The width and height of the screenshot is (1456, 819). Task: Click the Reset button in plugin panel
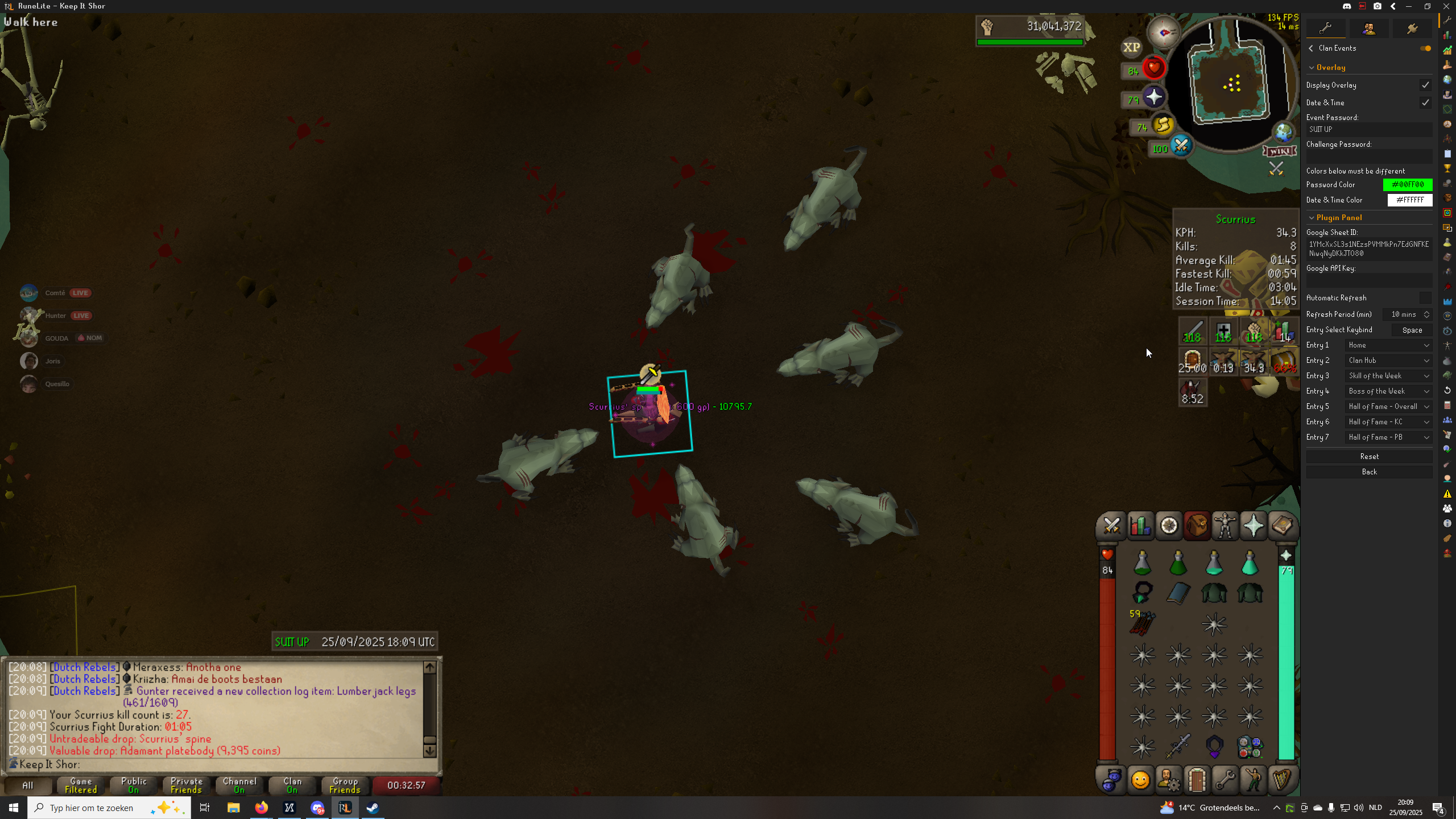1369,457
